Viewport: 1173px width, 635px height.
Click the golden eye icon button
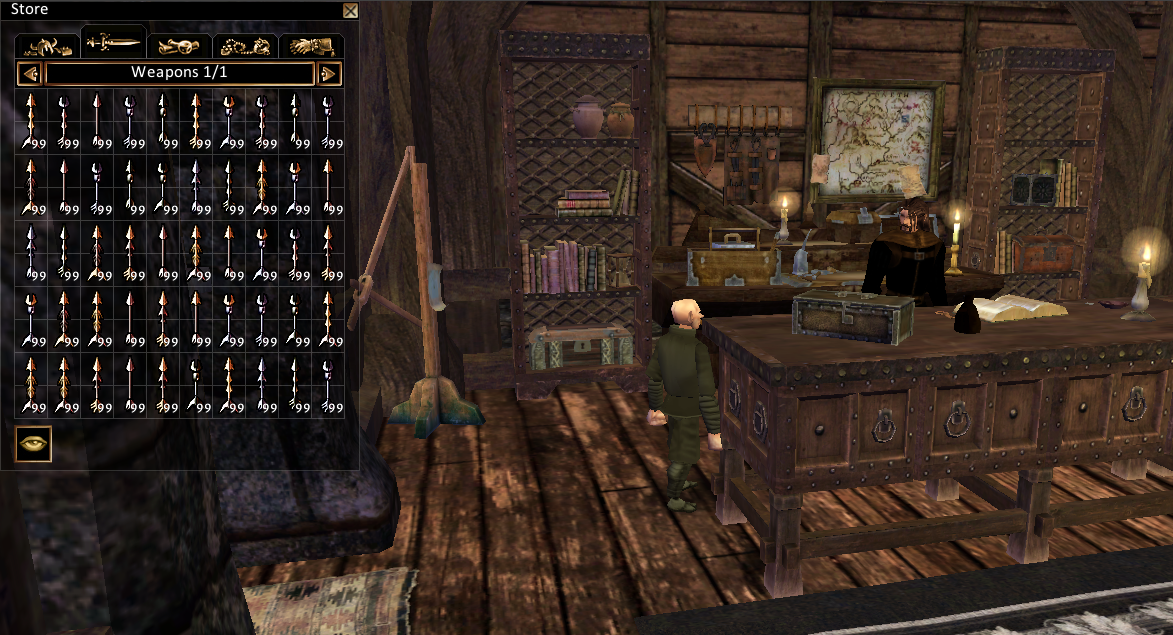[x=33, y=443]
